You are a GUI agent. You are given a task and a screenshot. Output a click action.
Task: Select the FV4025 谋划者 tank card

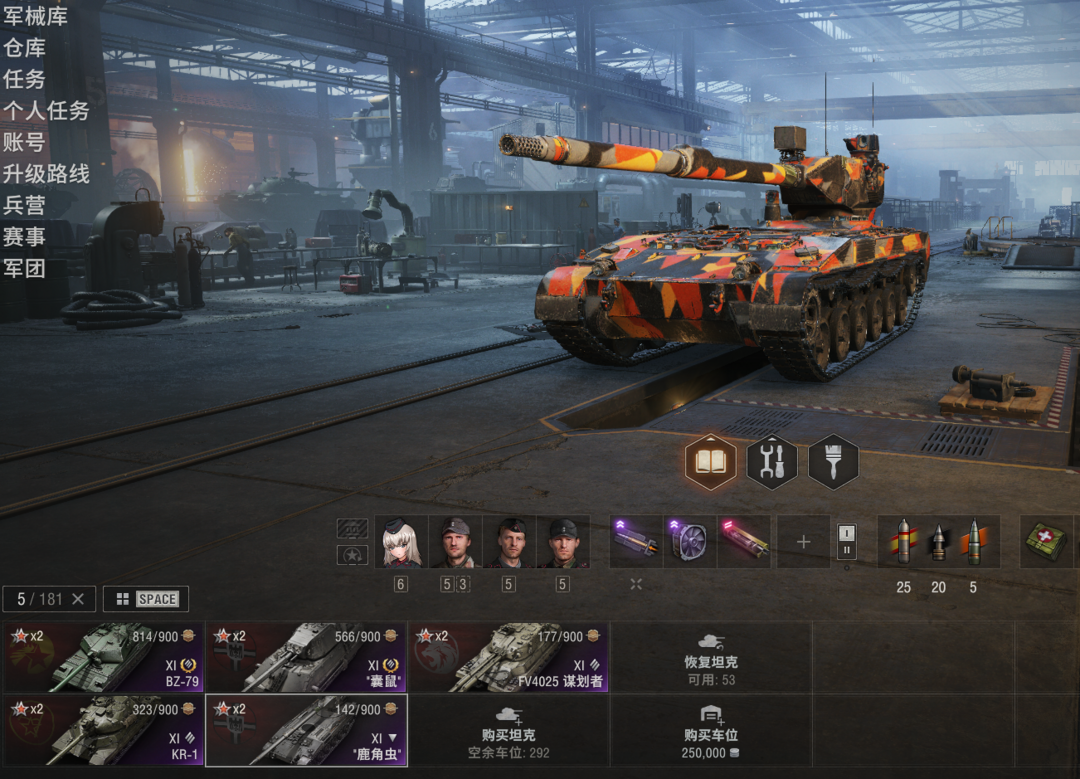pos(508,657)
